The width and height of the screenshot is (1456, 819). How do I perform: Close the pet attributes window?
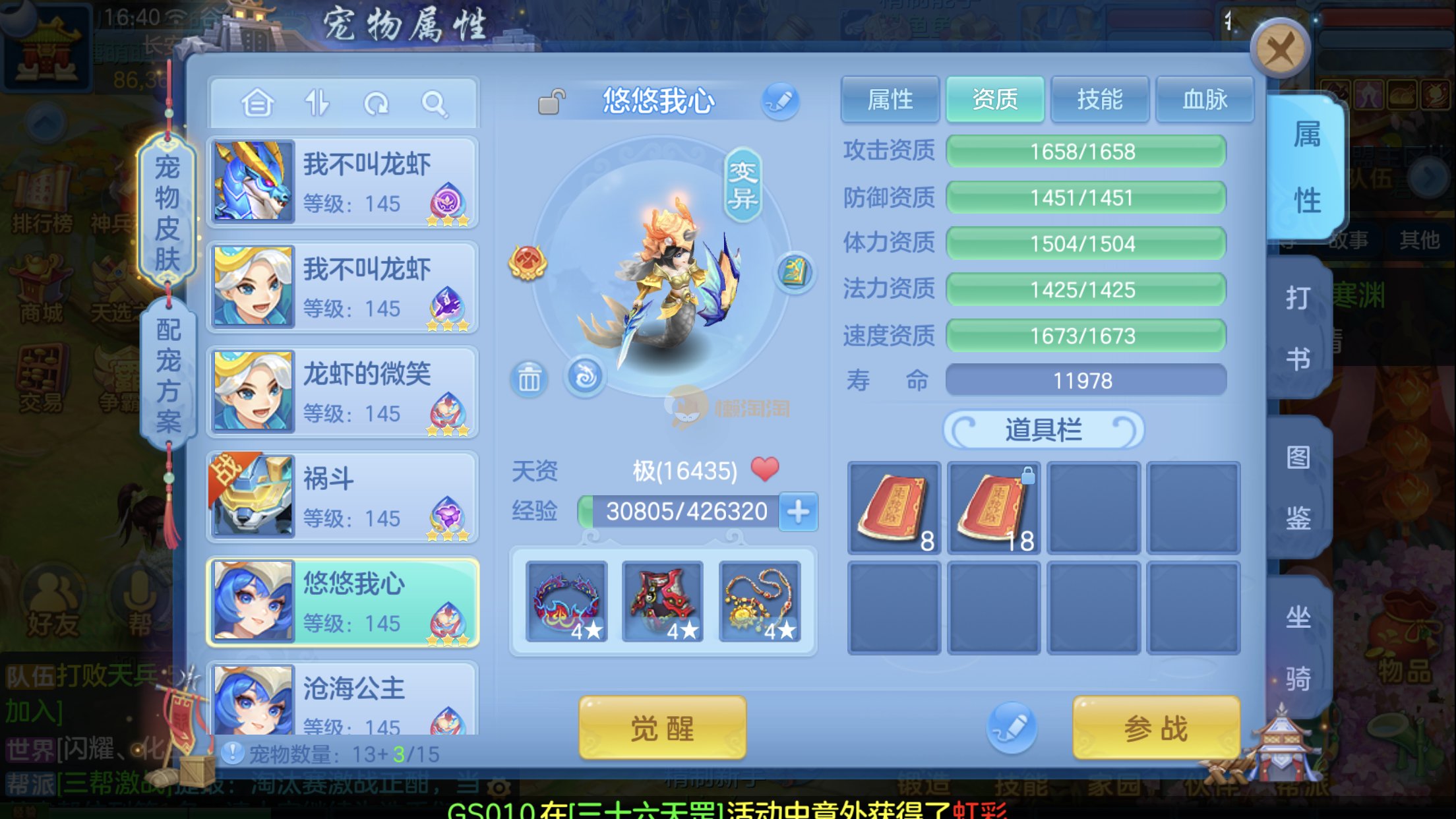click(x=1279, y=49)
